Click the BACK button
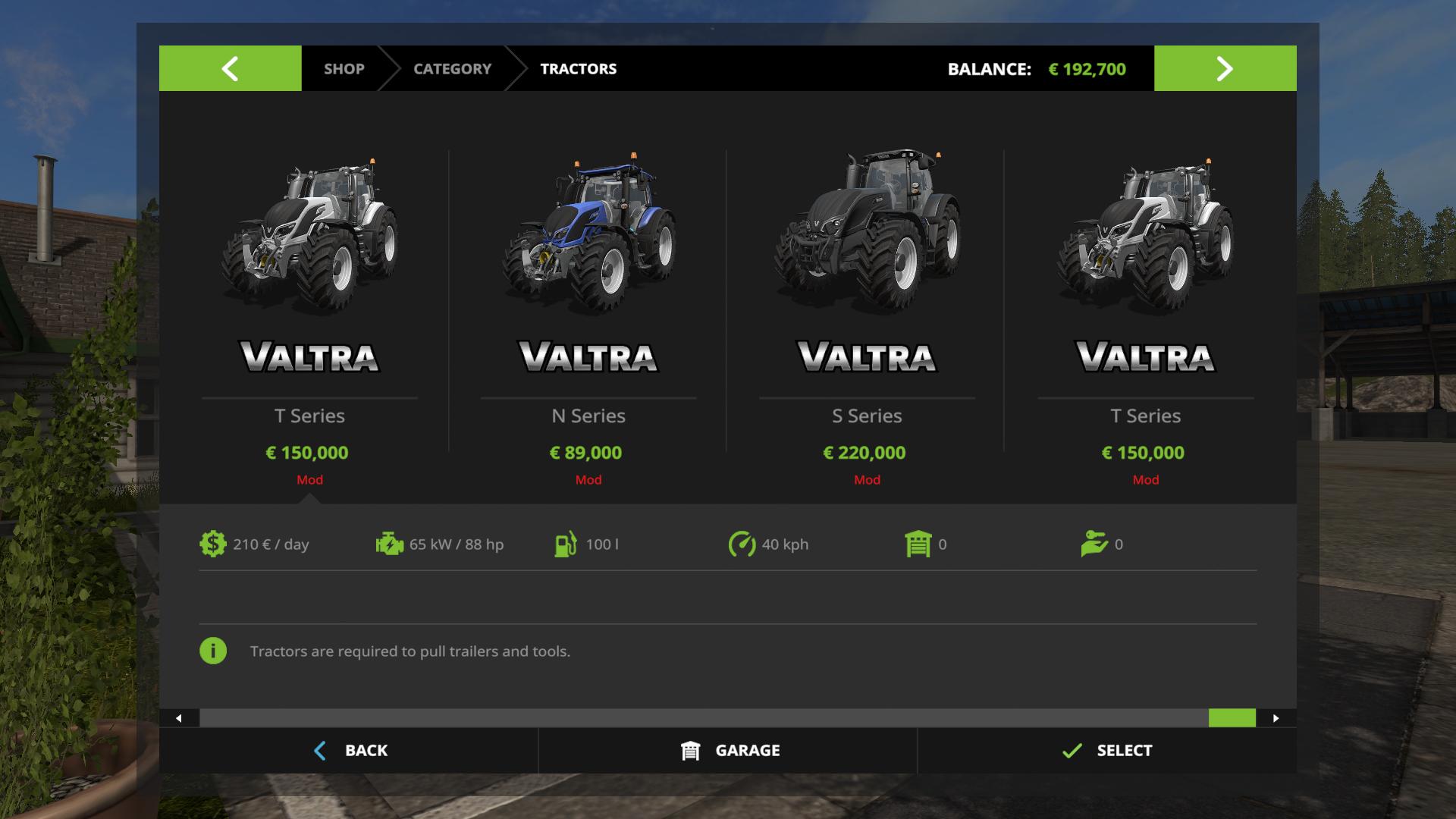The height and width of the screenshot is (819, 1456). (350, 751)
